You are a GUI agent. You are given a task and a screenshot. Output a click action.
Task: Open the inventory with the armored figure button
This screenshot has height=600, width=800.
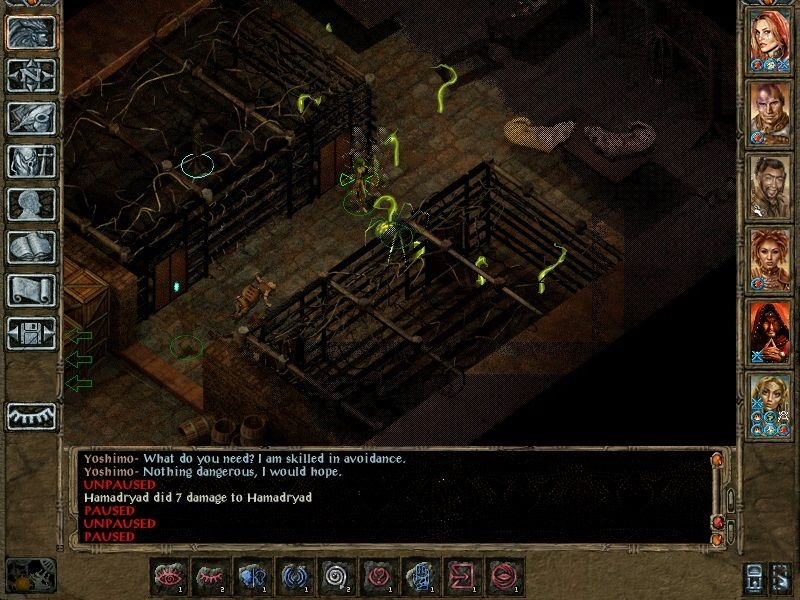click(x=30, y=161)
